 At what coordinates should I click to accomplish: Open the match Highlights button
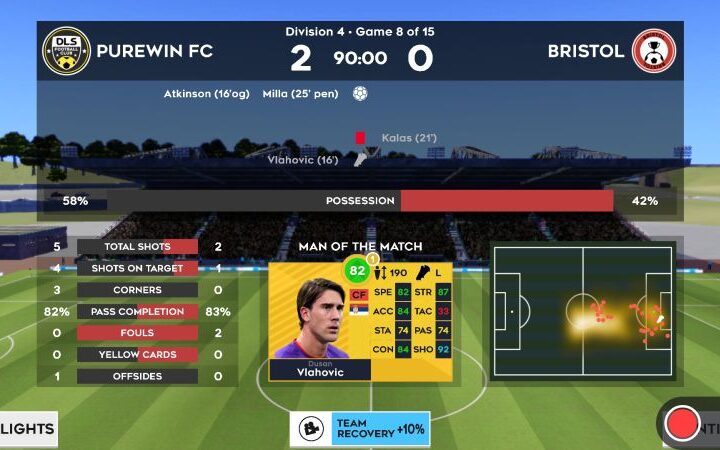[x=27, y=428]
